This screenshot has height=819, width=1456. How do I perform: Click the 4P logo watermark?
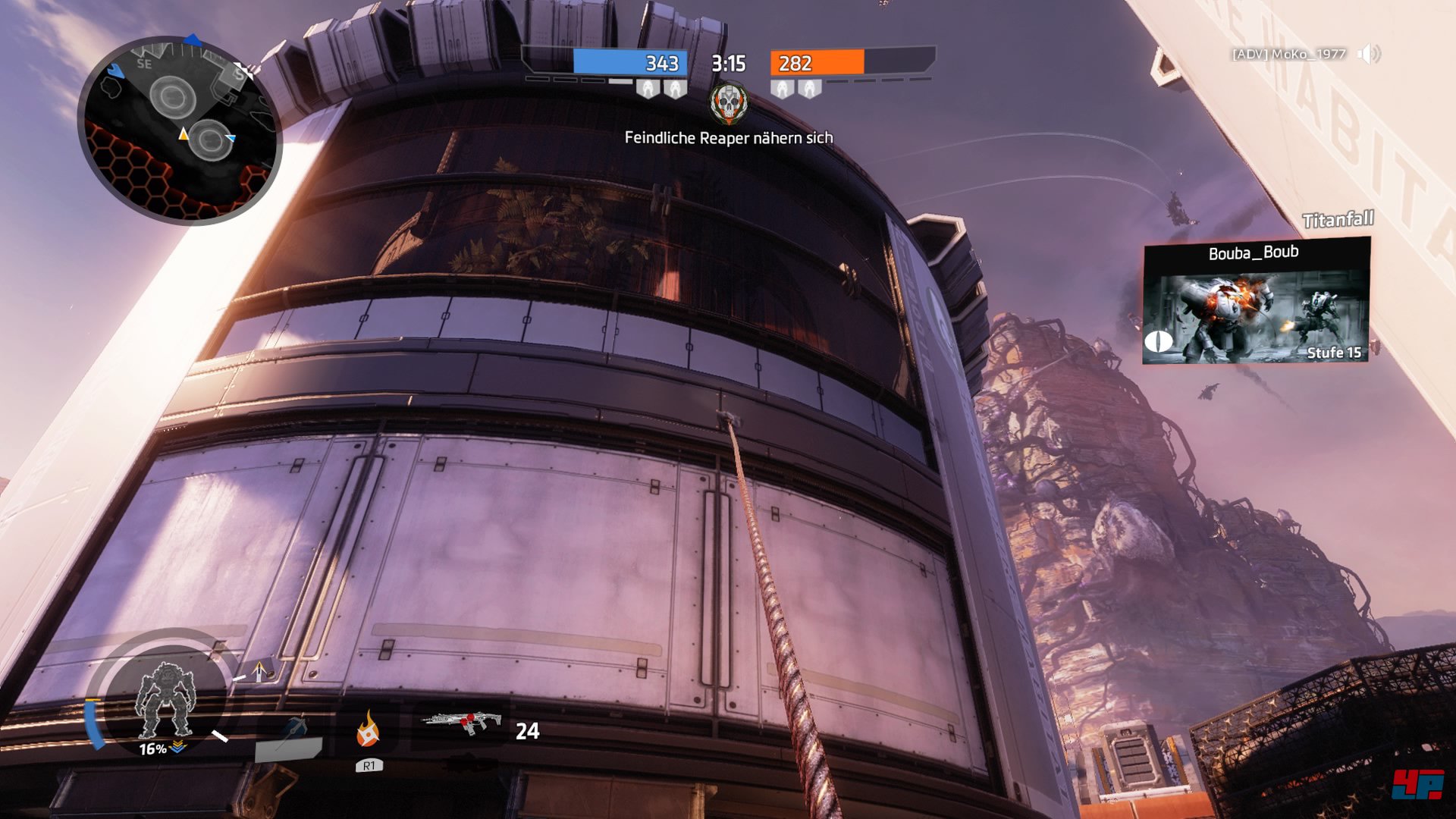click(1417, 783)
